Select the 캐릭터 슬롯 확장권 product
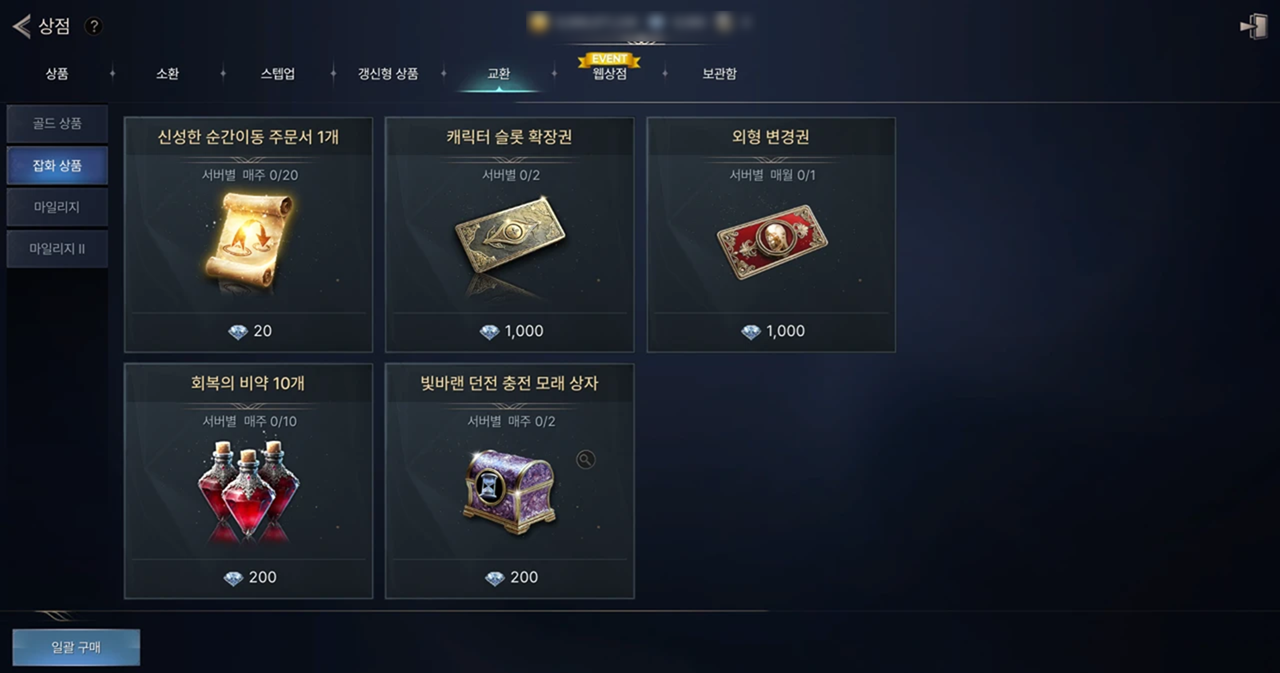Viewport: 1280px width, 673px height. point(509,235)
